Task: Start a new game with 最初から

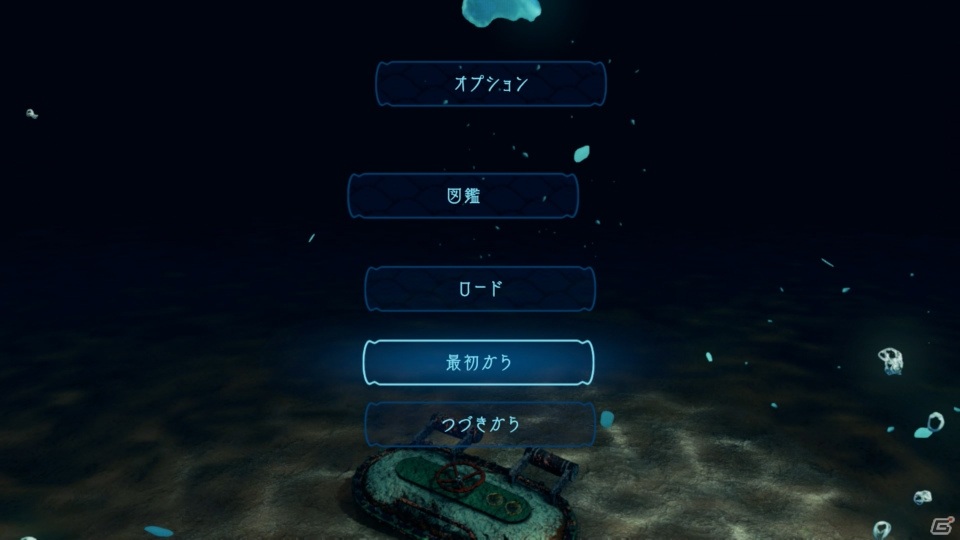Action: coord(478,362)
